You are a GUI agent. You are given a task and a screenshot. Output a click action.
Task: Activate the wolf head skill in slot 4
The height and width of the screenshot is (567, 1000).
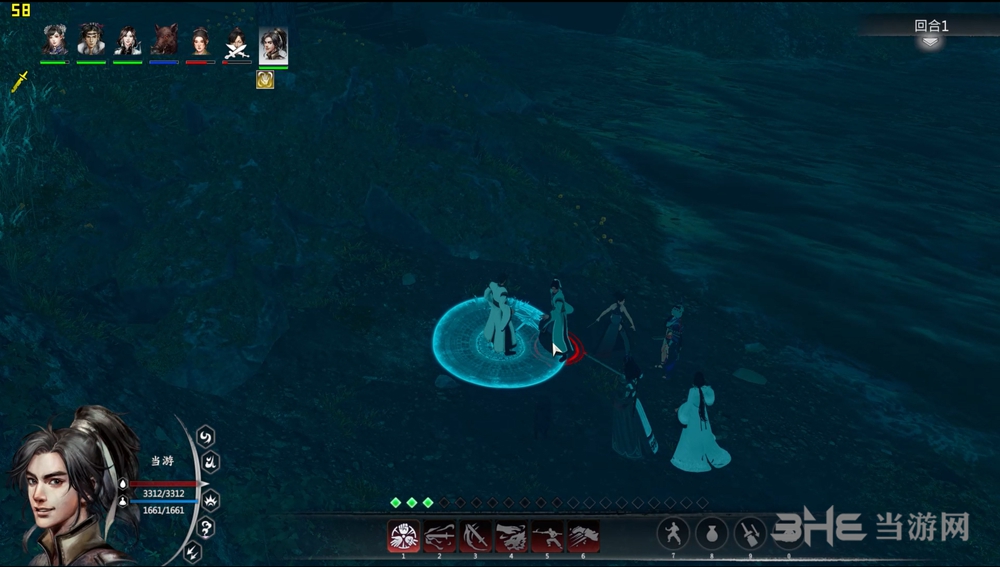click(x=511, y=537)
